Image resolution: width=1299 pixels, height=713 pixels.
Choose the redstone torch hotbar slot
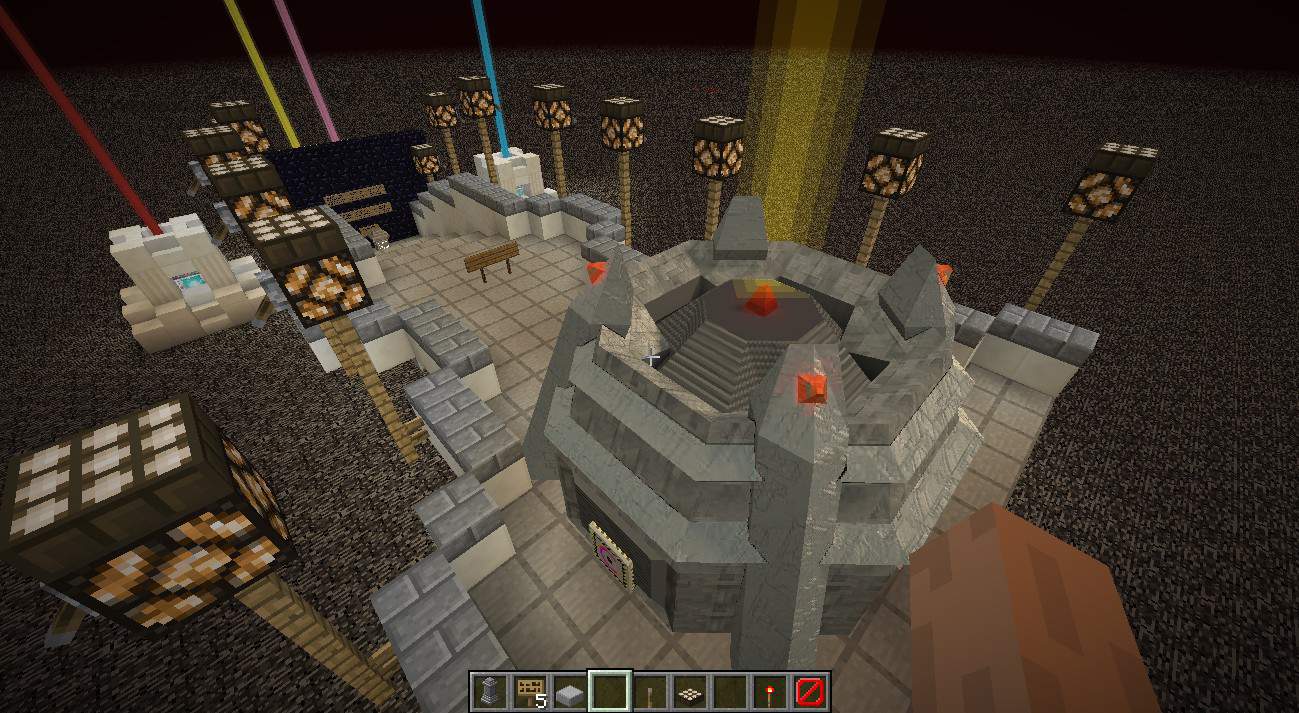coord(771,691)
